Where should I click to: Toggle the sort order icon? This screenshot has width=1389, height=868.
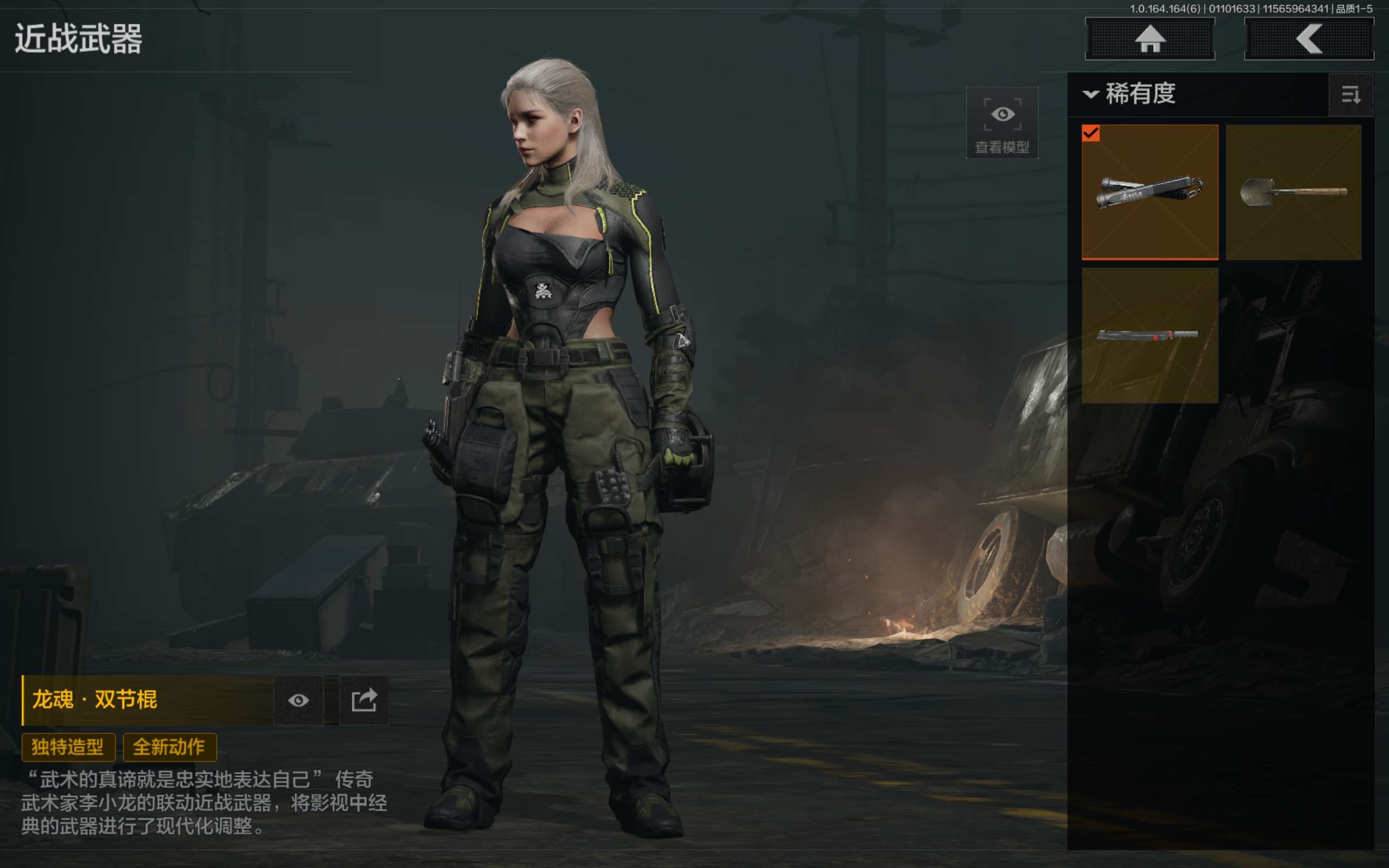coord(1350,95)
